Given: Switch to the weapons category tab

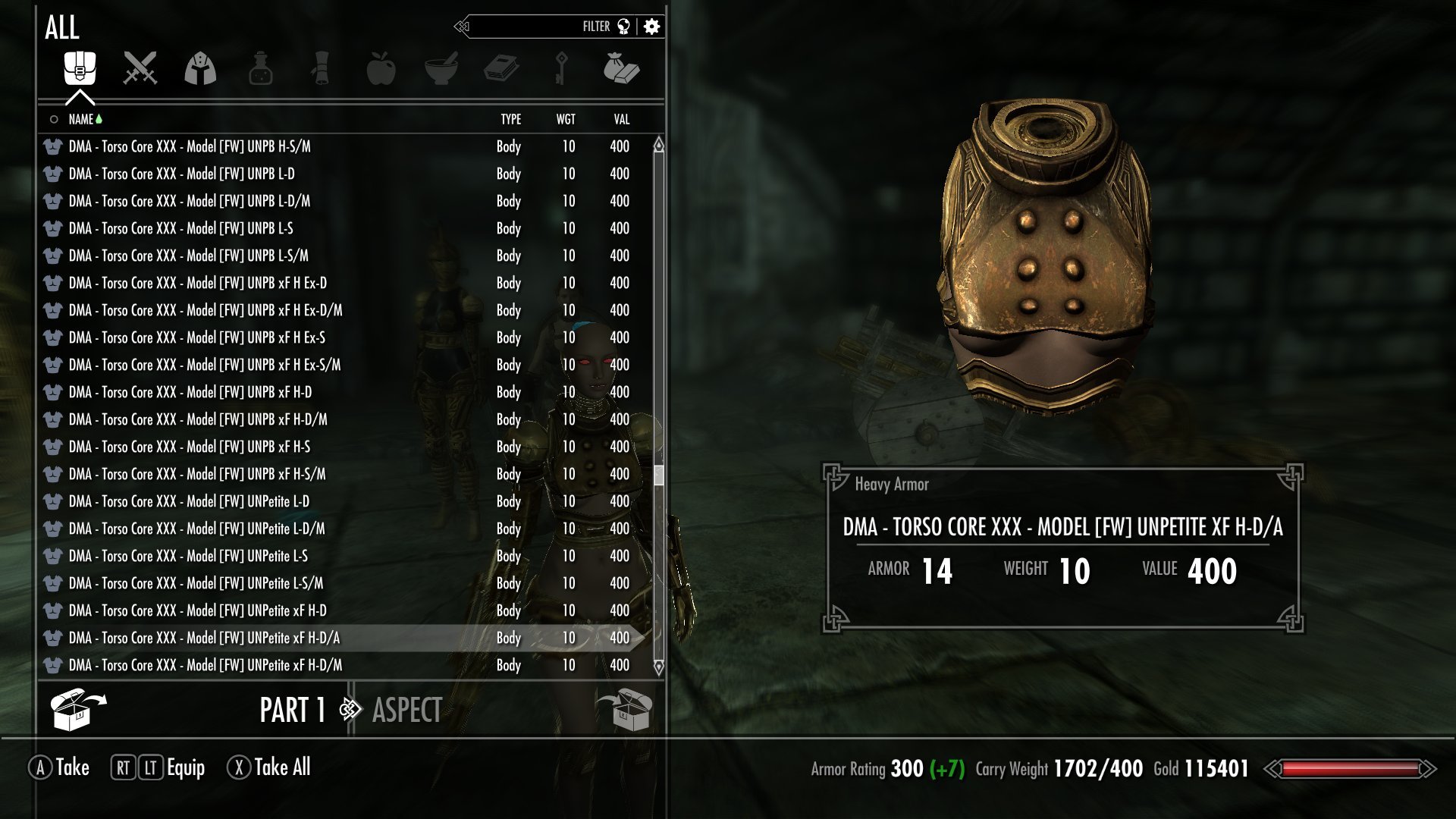Looking at the screenshot, I should coord(140,69).
